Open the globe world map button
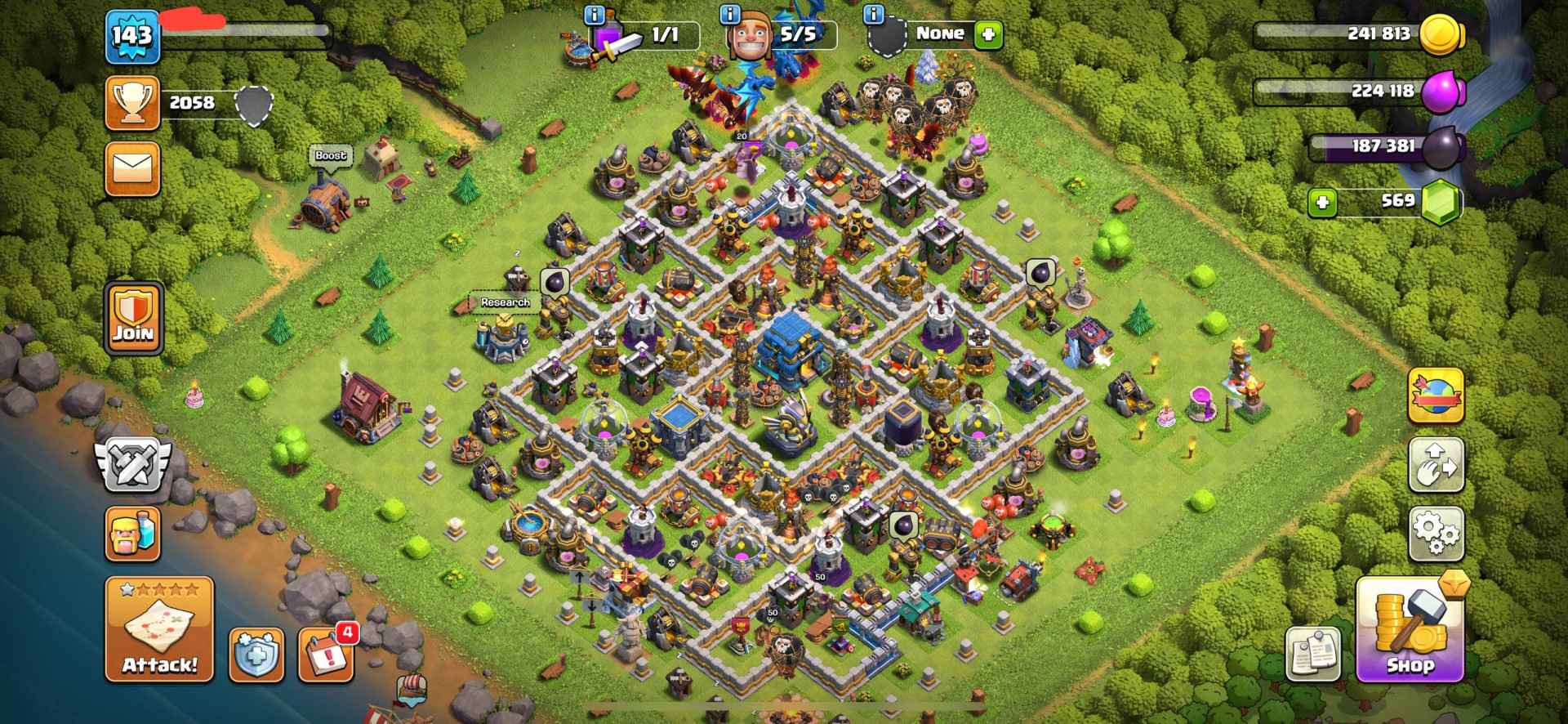1568x724 pixels. click(x=1436, y=396)
